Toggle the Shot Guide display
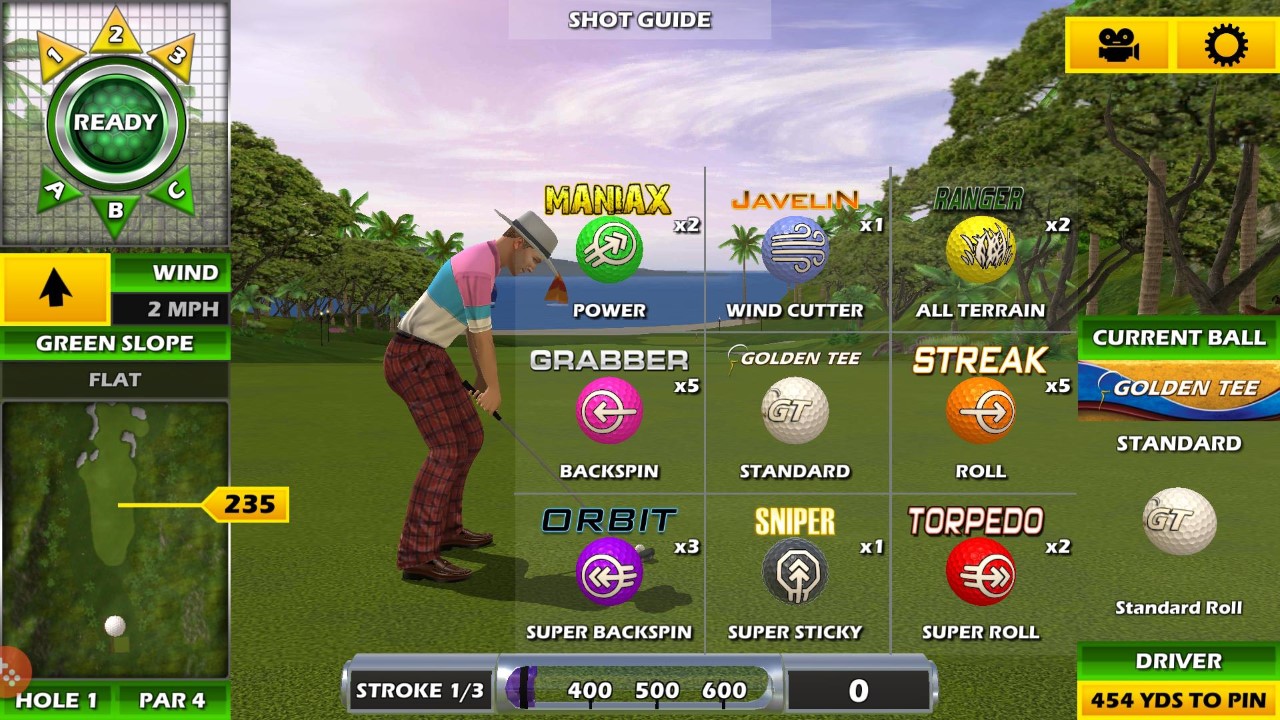1280x720 pixels. tap(638, 19)
